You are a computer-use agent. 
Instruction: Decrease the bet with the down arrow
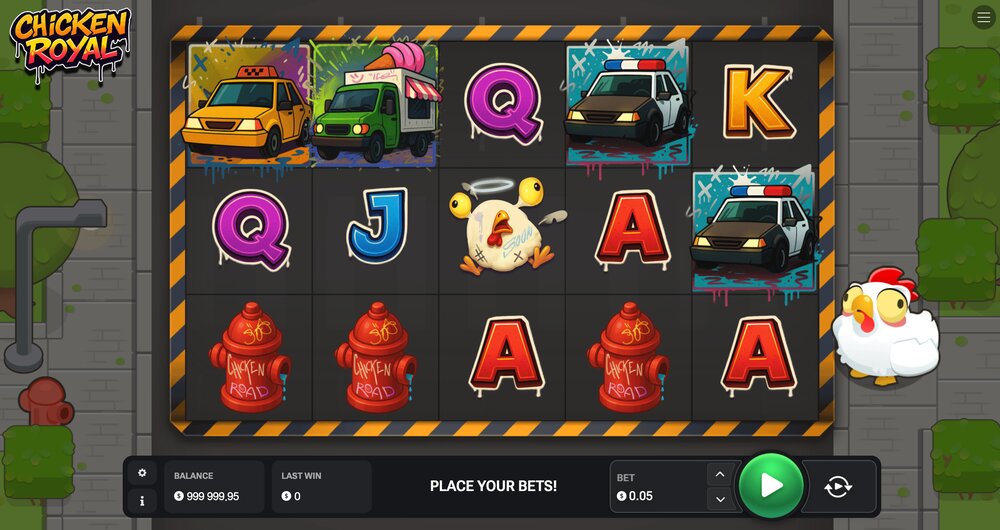(719, 499)
